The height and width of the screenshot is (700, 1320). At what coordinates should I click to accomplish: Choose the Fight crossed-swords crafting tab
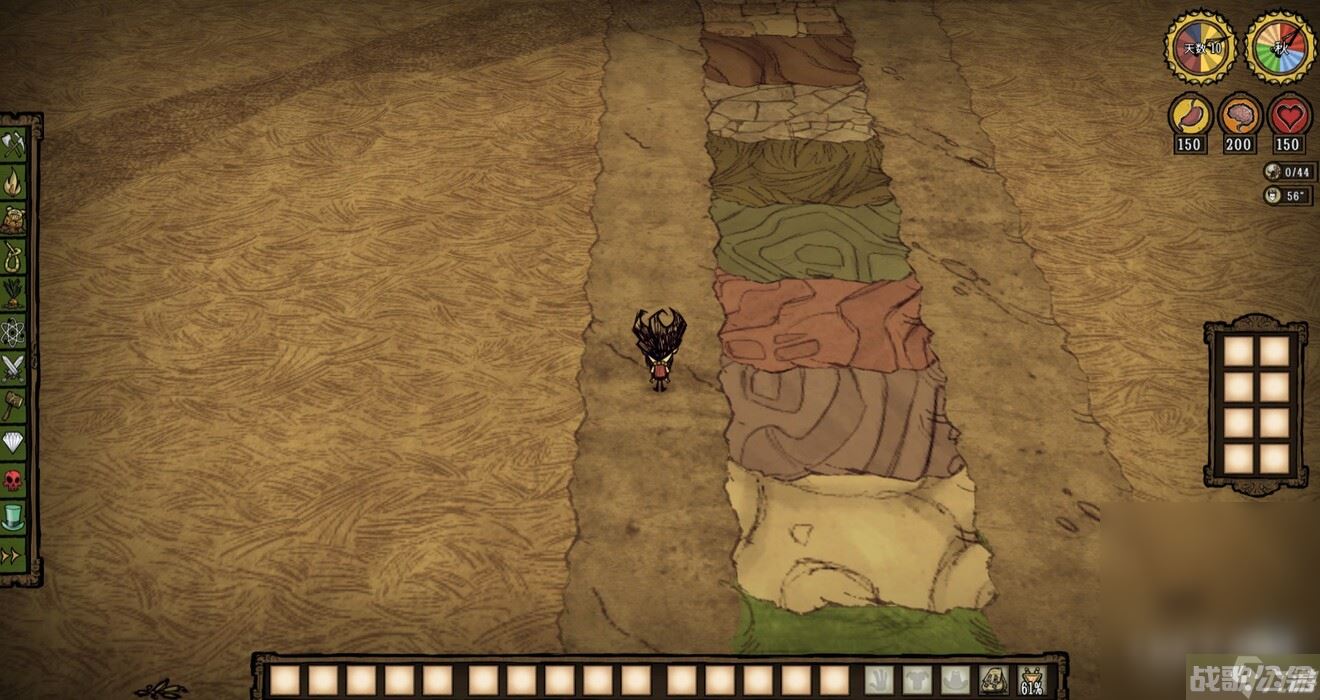click(13, 368)
